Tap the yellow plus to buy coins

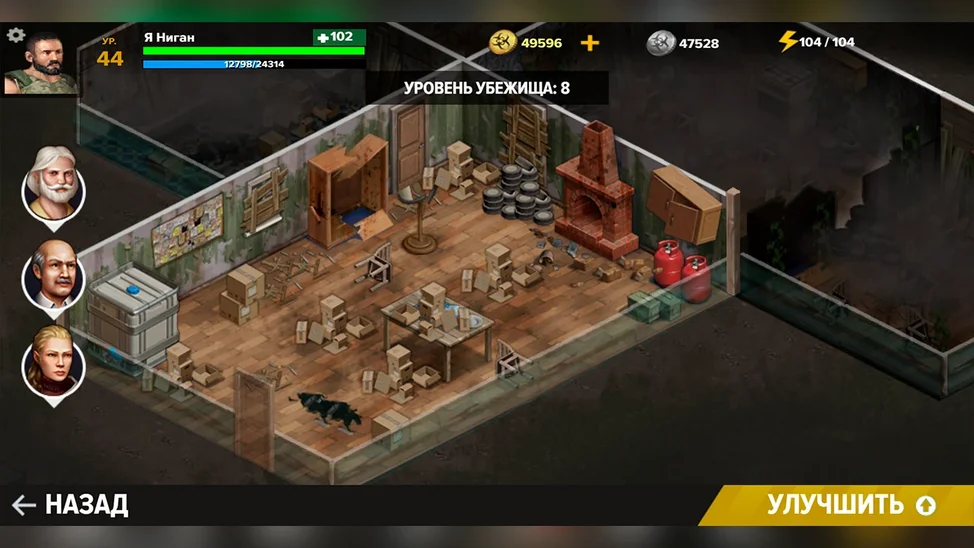[x=590, y=43]
